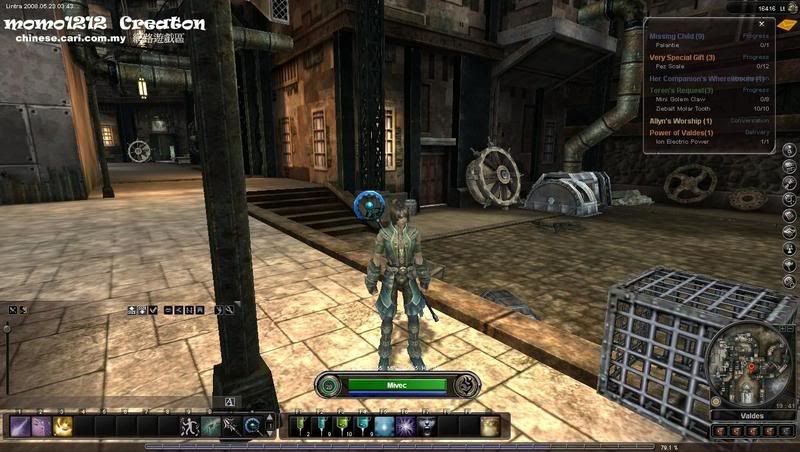Open the Allyn's Worship quest
Viewport: 800px width, 452px height.
click(681, 121)
